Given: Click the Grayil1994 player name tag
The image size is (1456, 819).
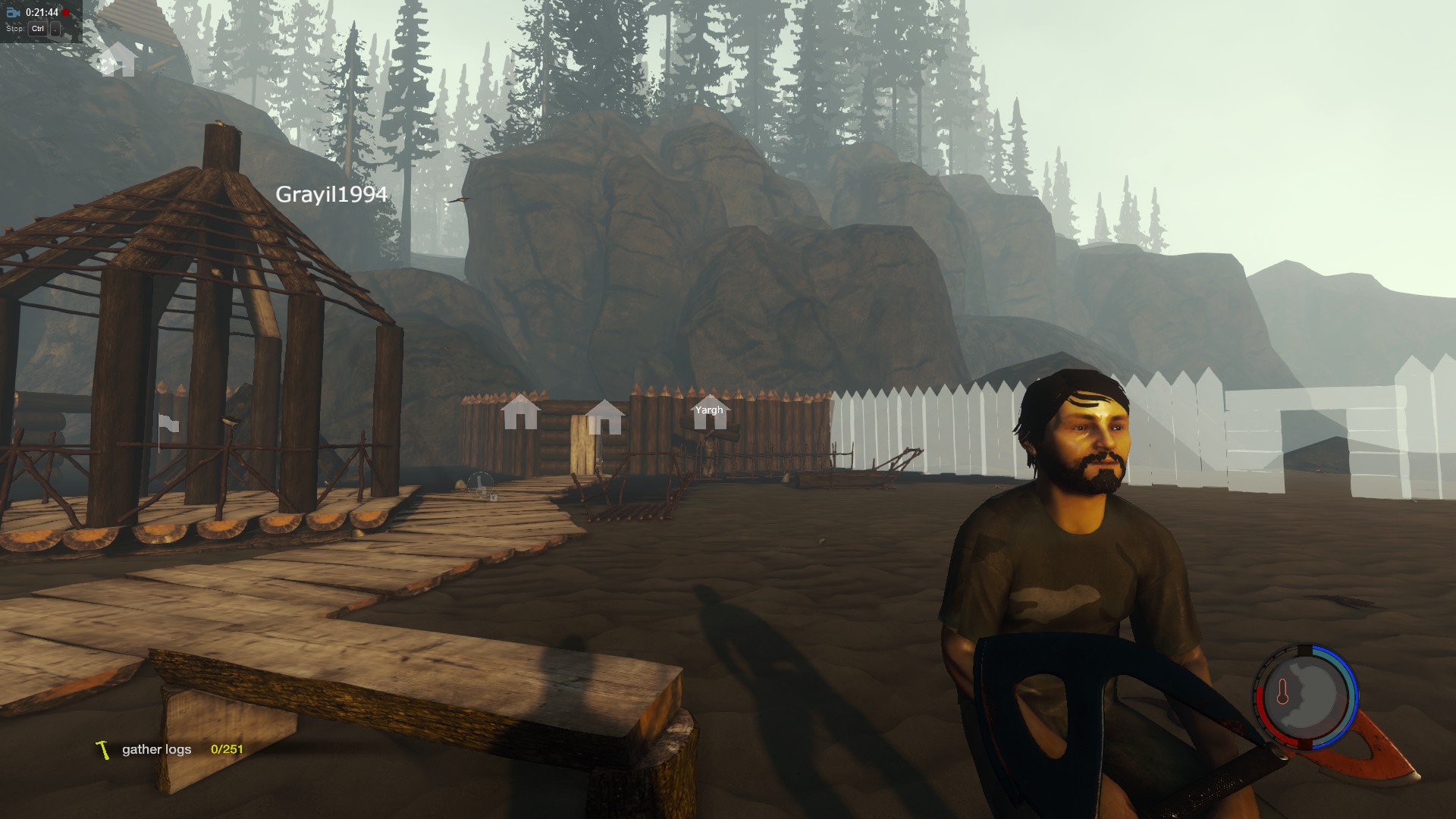Looking at the screenshot, I should point(331,194).
